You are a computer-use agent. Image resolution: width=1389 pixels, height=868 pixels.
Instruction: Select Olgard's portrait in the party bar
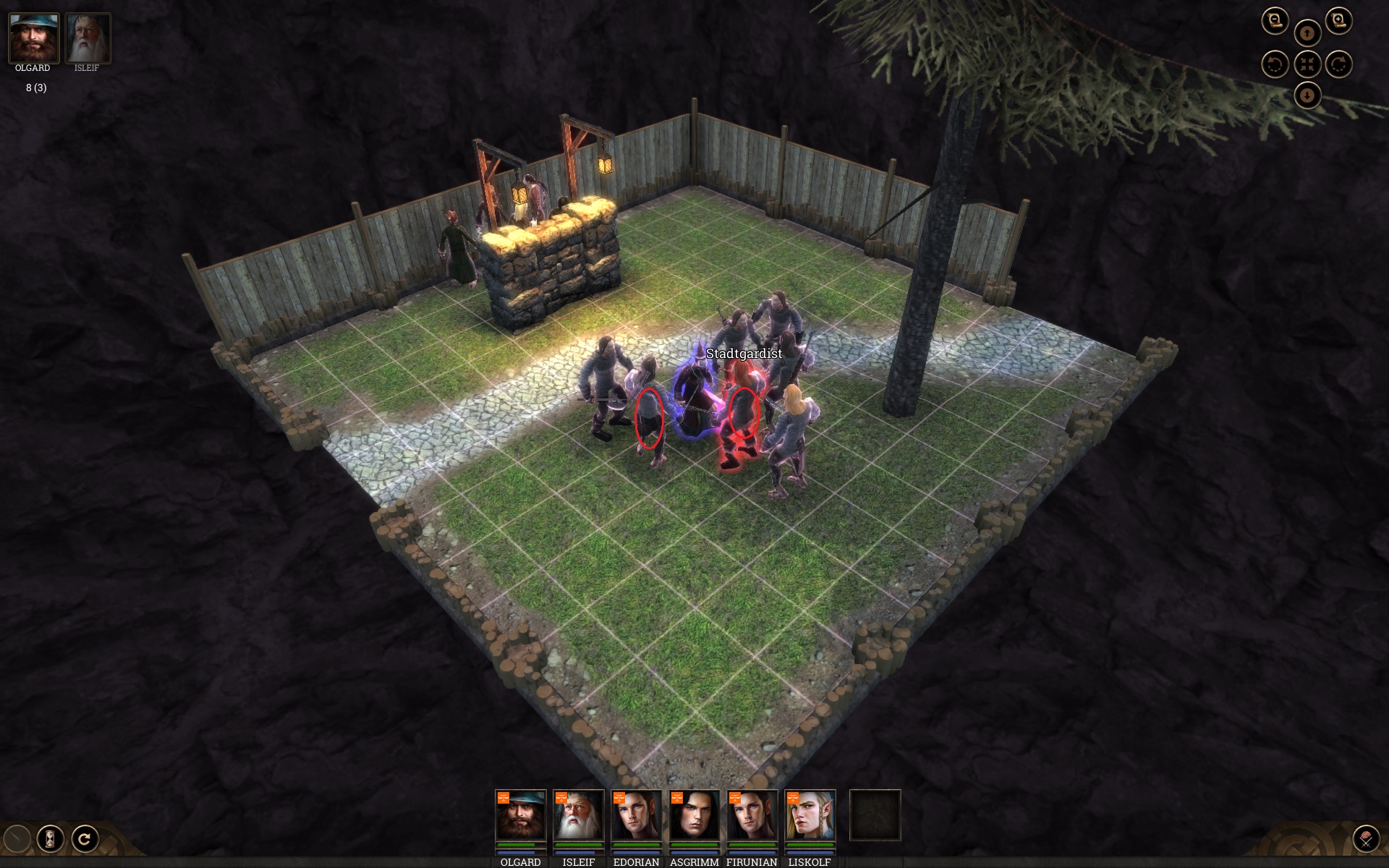coord(520,815)
